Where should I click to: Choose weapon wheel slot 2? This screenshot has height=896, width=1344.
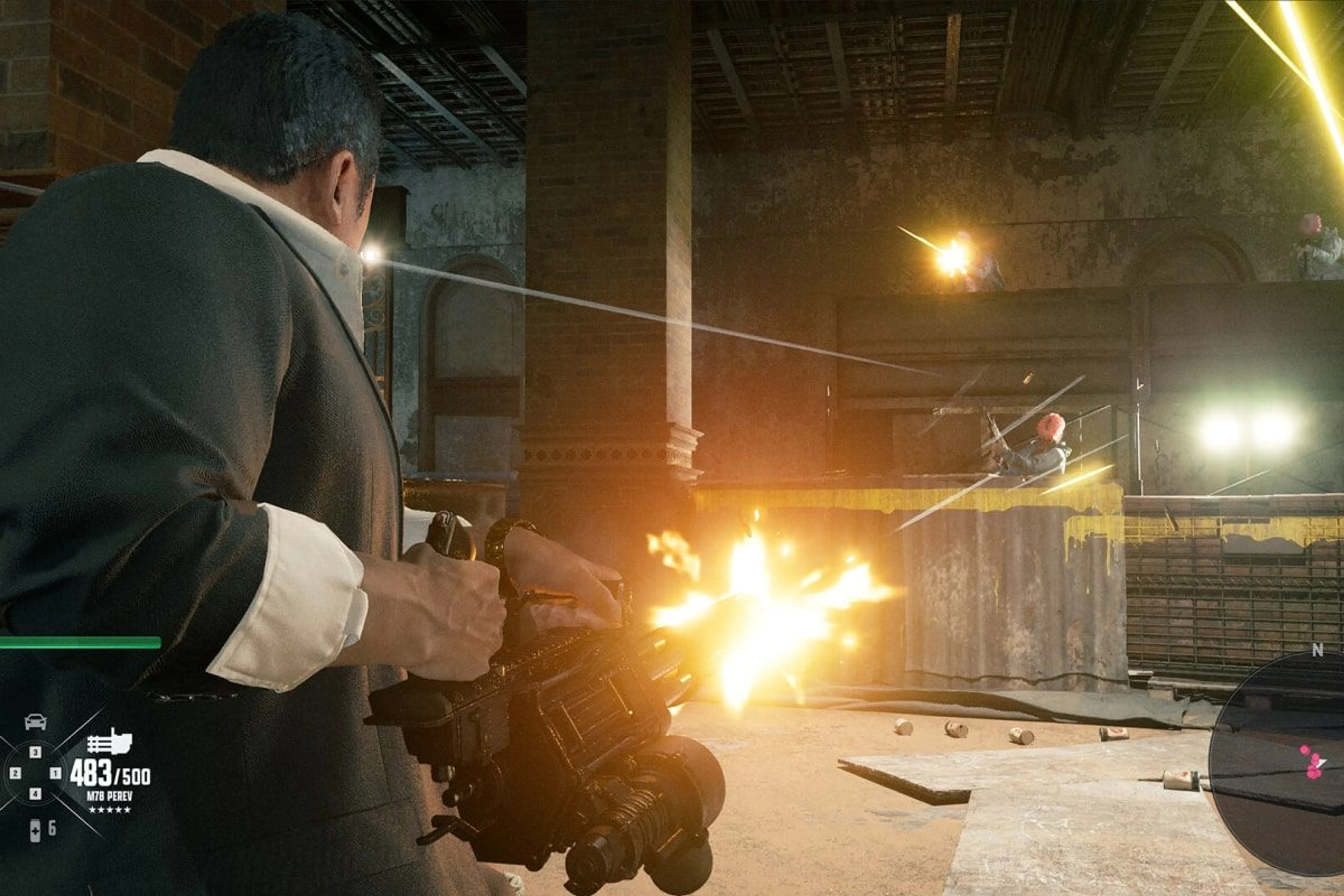point(15,773)
